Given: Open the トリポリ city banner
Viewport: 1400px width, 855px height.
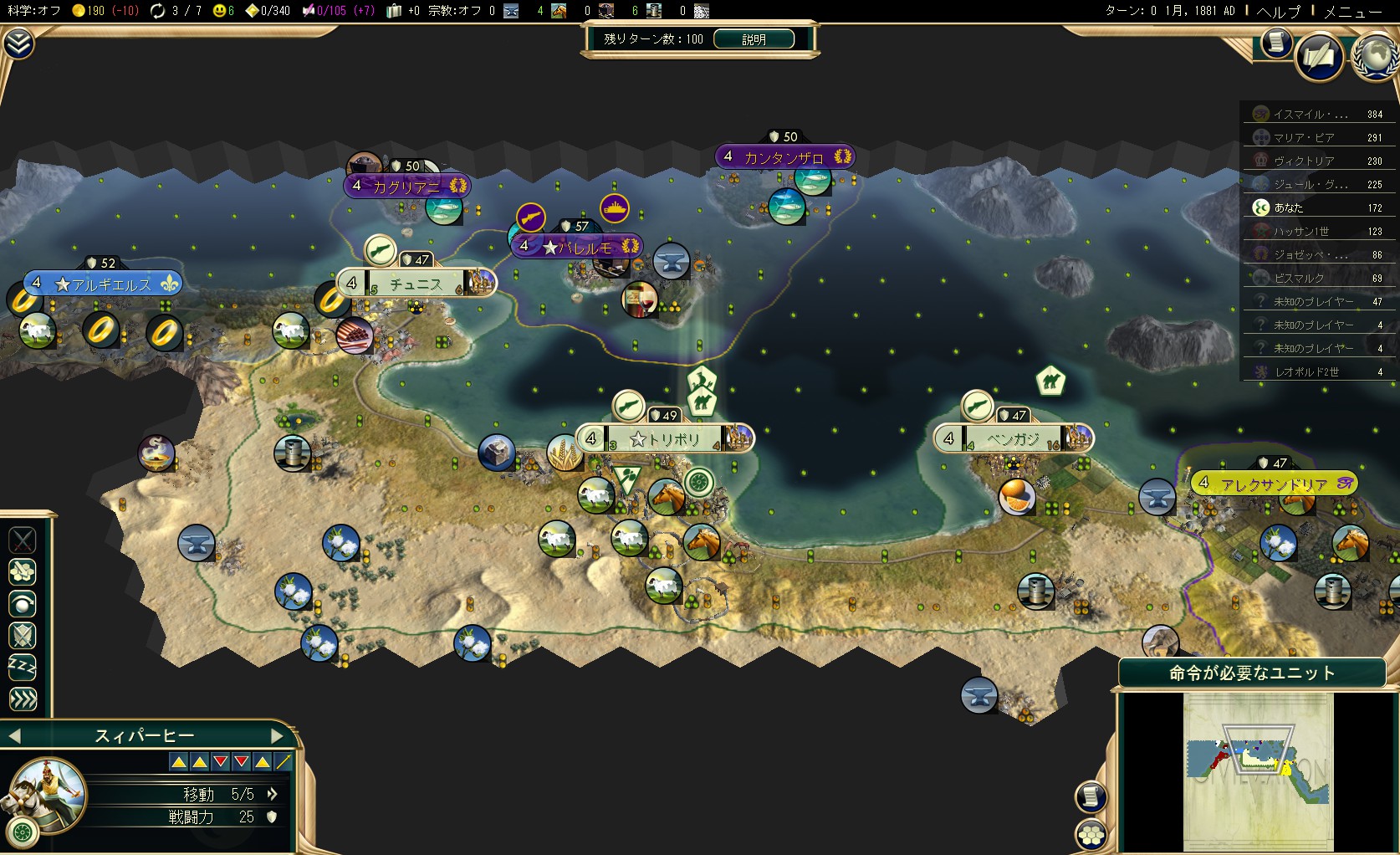Looking at the screenshot, I should pyautogui.click(x=665, y=438).
